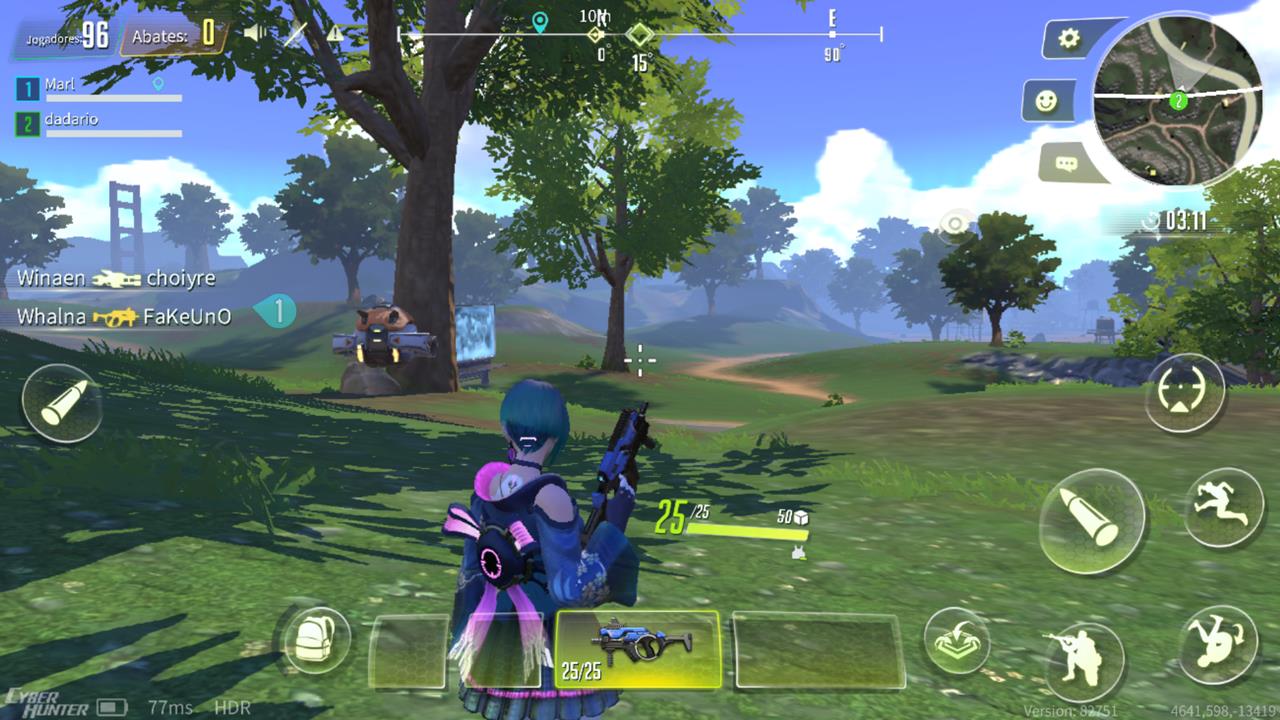Tap the large right-side bullet fire button
Screen dimensions: 1280x720
(x=1091, y=521)
